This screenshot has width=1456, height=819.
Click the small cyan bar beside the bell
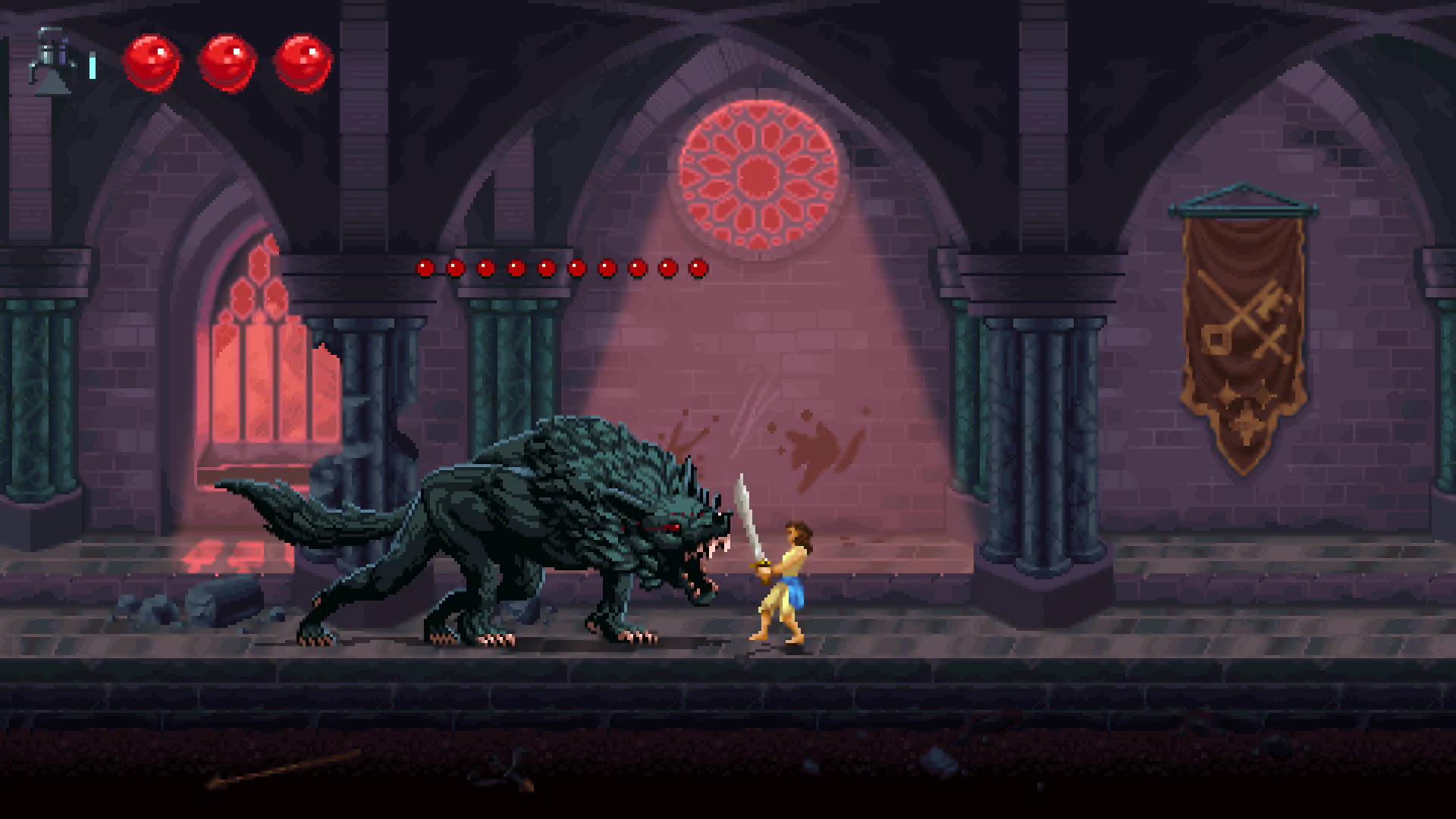coord(91,67)
